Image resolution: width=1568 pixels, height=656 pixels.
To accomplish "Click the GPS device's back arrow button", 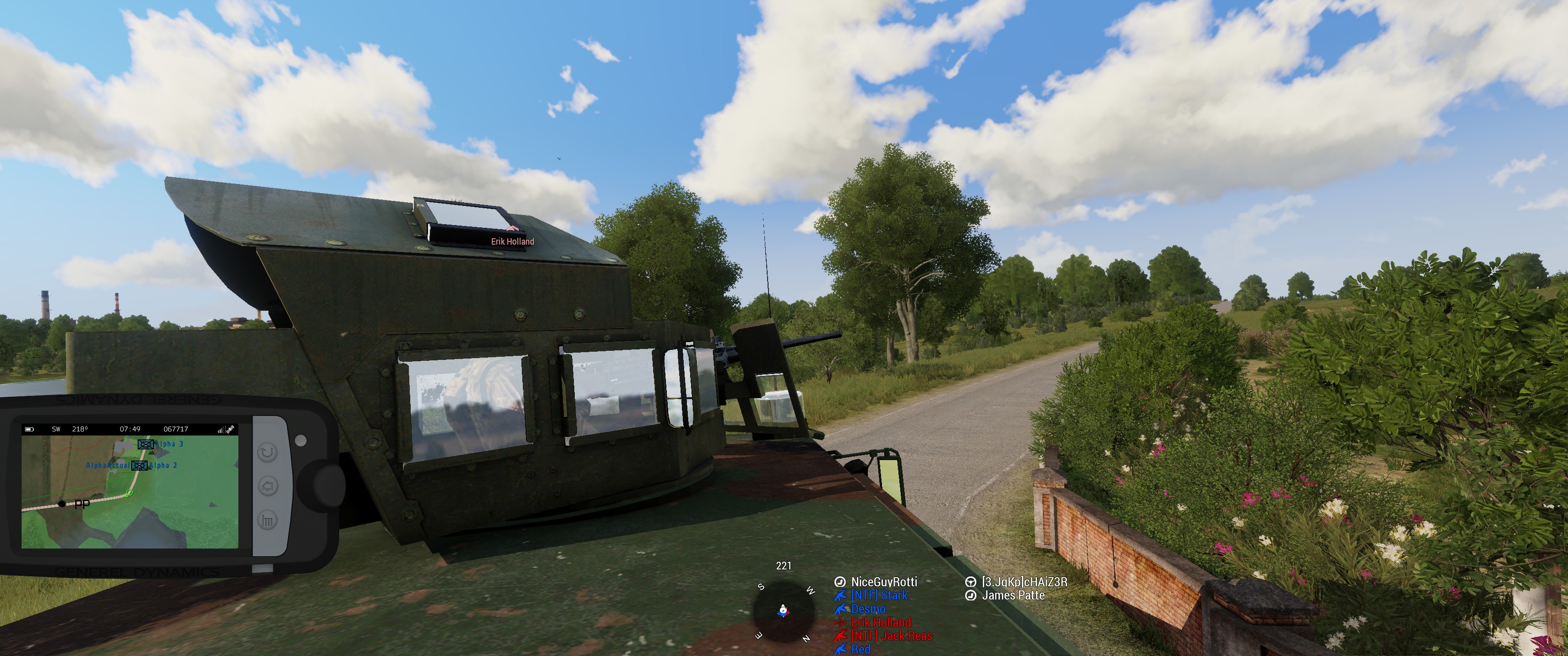I will tap(268, 486).
